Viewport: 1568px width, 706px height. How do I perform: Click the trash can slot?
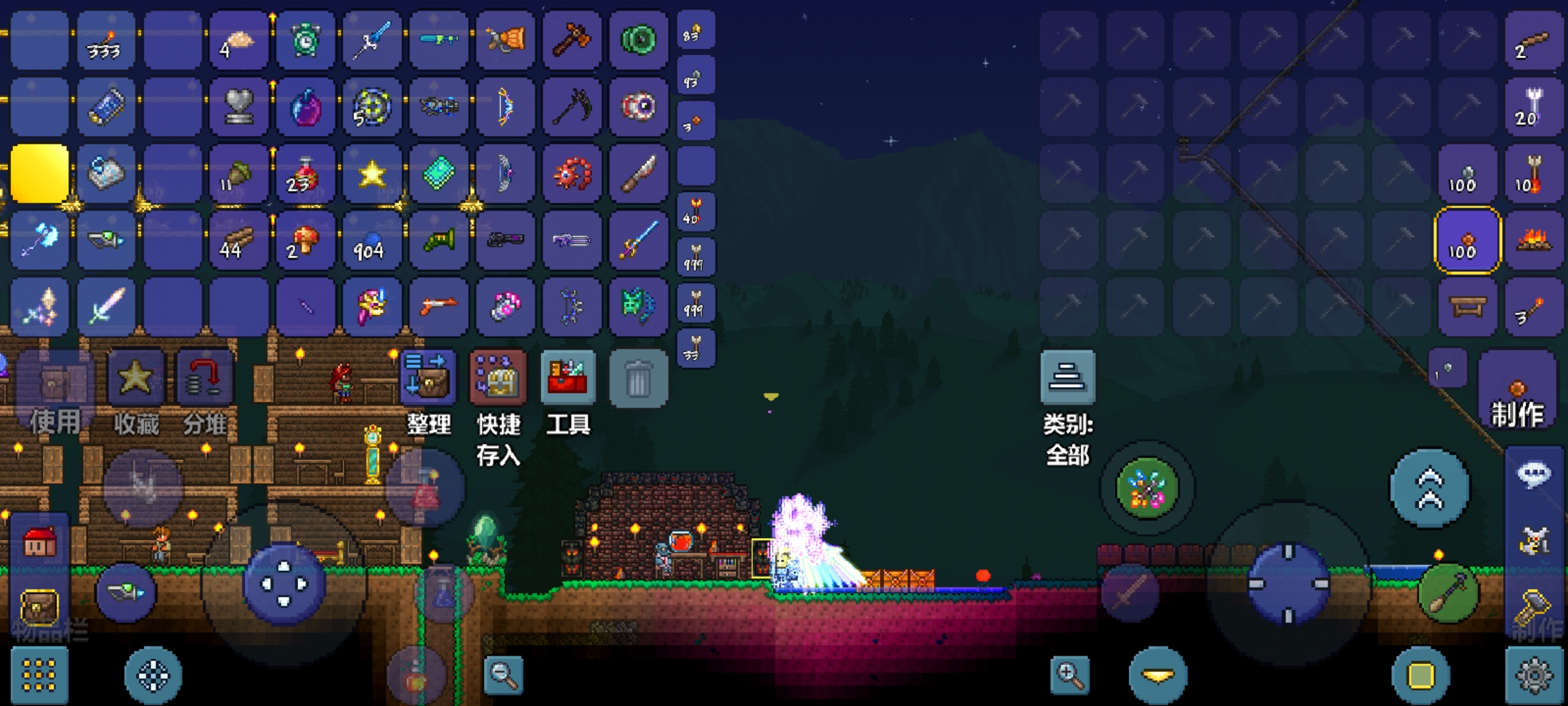tap(638, 379)
